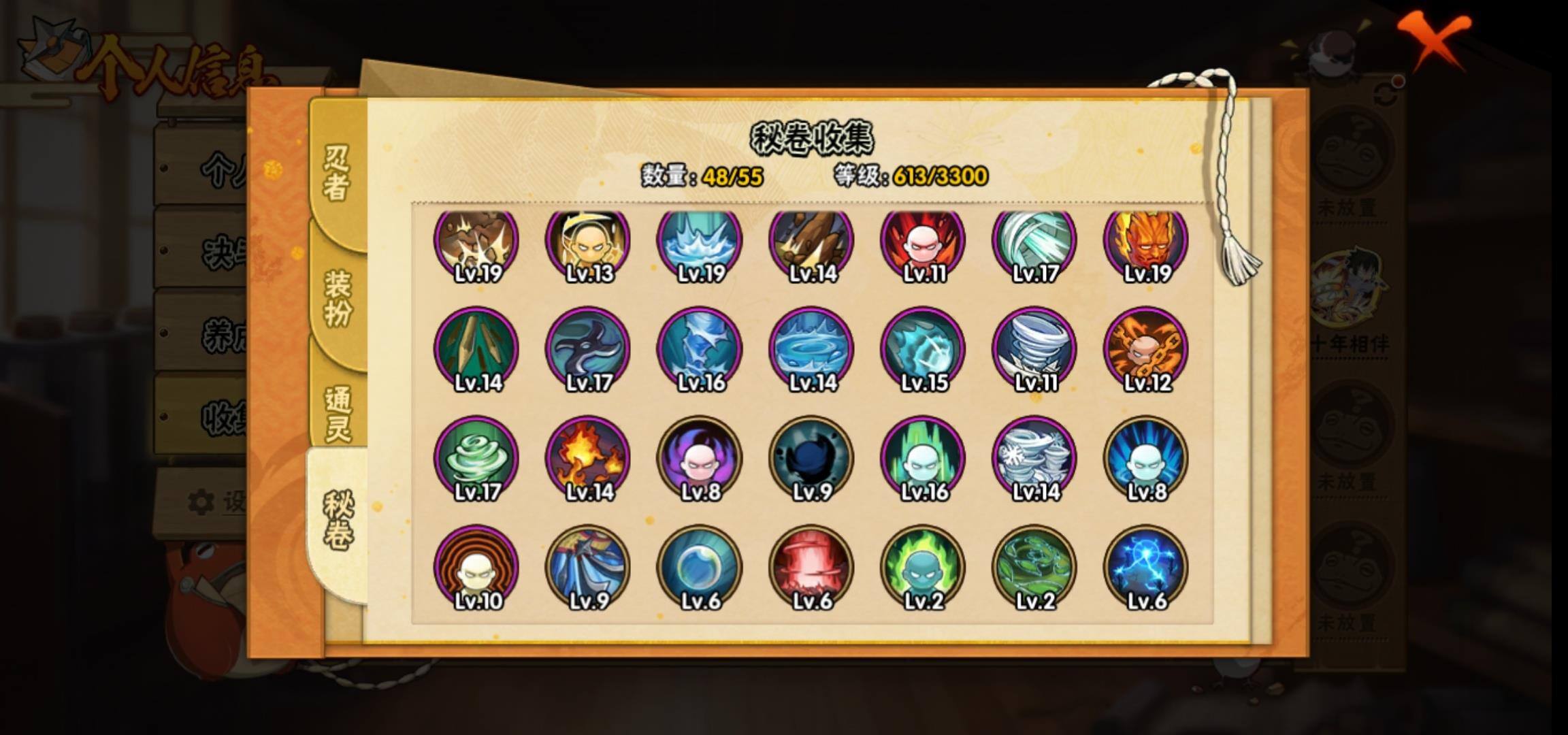Choose the 秘卷 tab
The width and height of the screenshot is (1568, 735).
point(338,520)
